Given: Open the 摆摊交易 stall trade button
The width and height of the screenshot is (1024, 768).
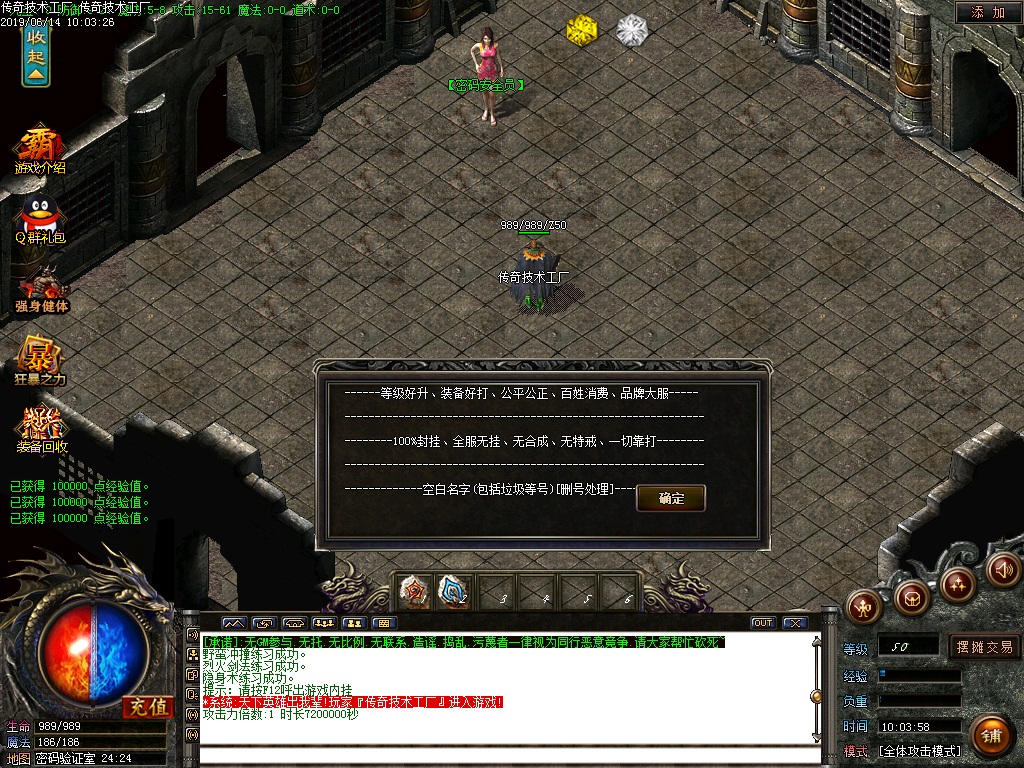Looking at the screenshot, I should (984, 647).
